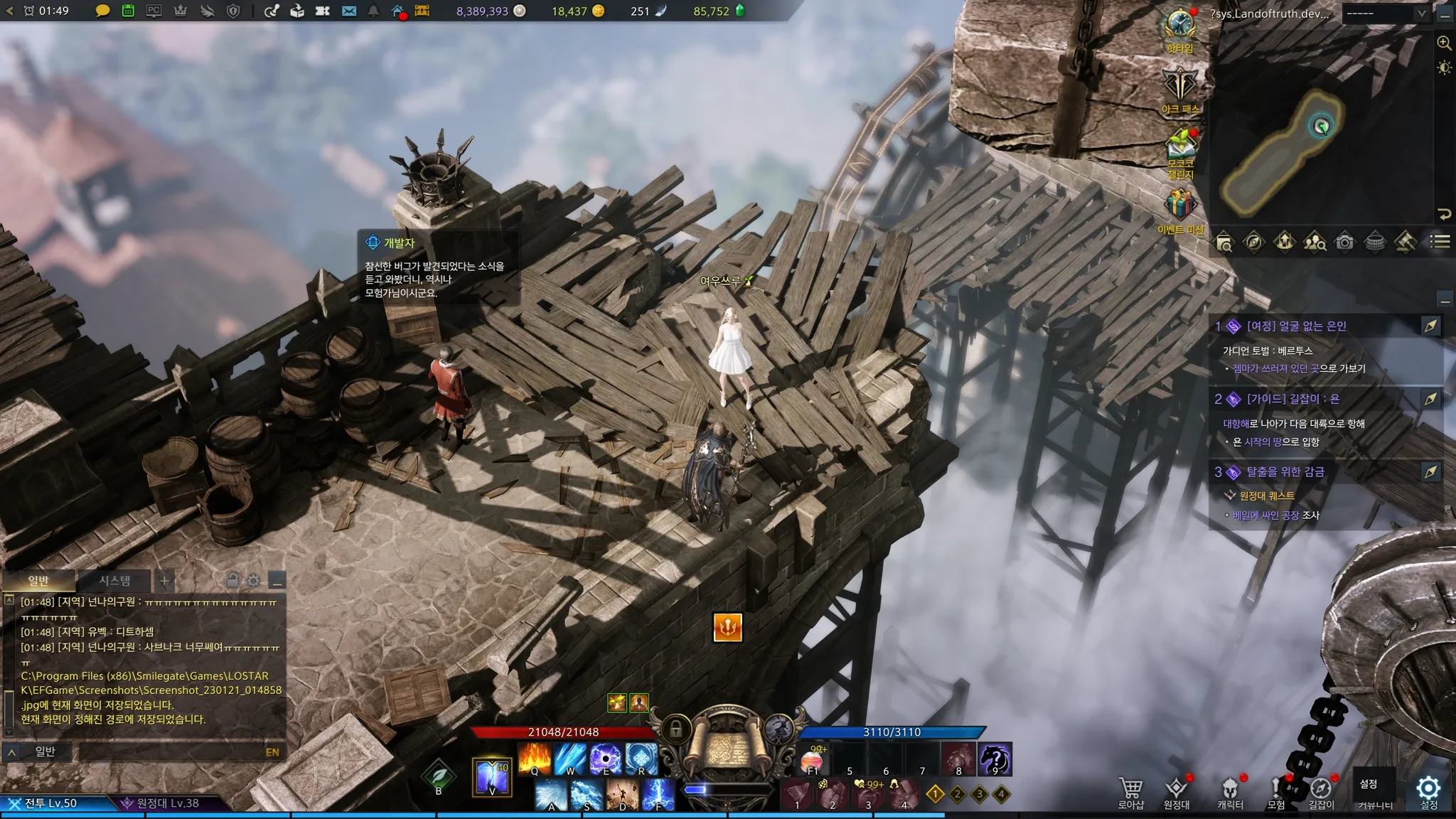Open the screenshot camera tool below minimap

coord(1344,242)
